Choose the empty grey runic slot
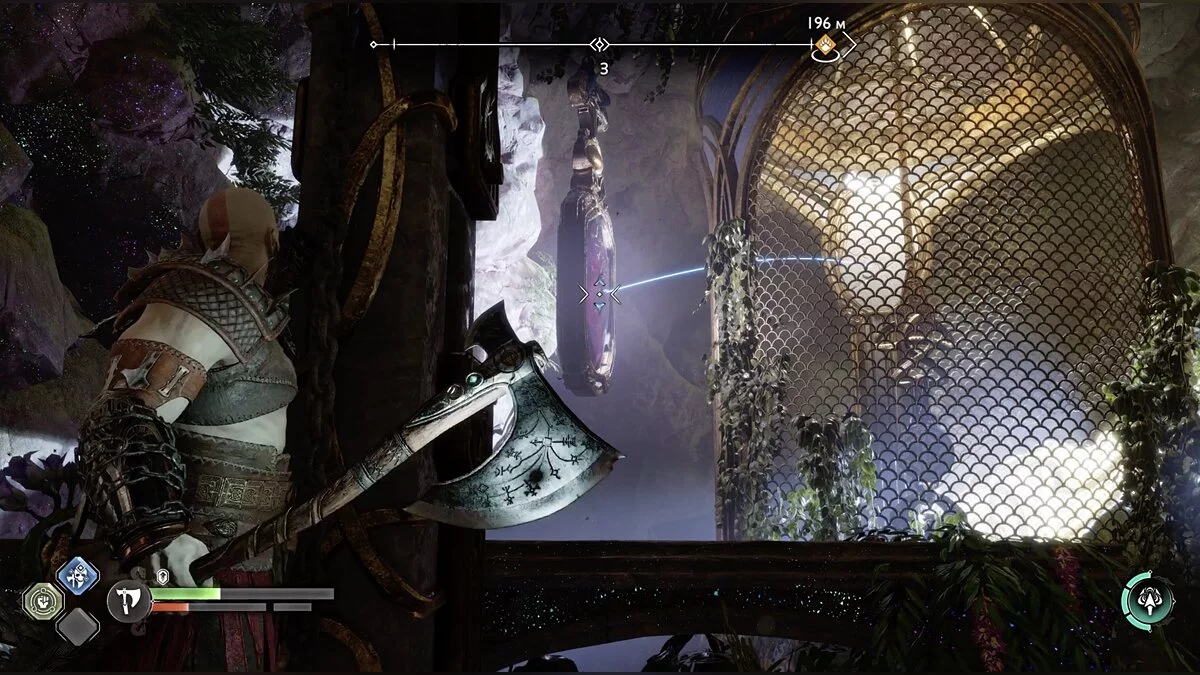Screen dimensions: 1200x675 coord(77,627)
